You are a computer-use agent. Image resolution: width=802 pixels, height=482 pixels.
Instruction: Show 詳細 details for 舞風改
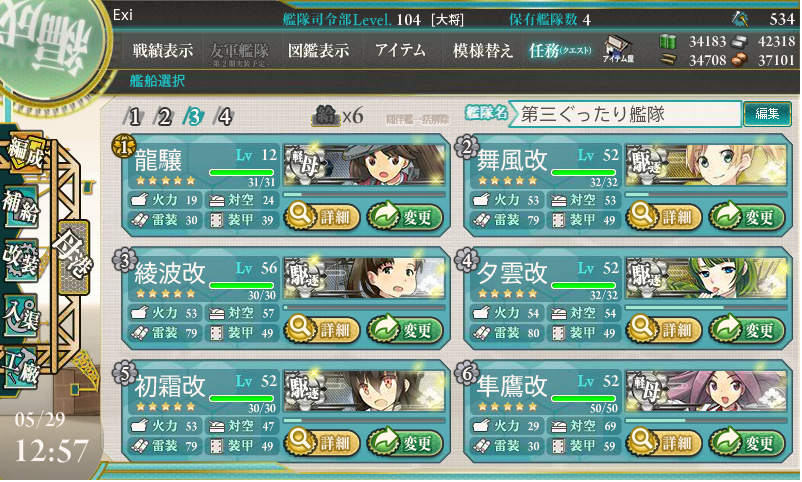662,214
